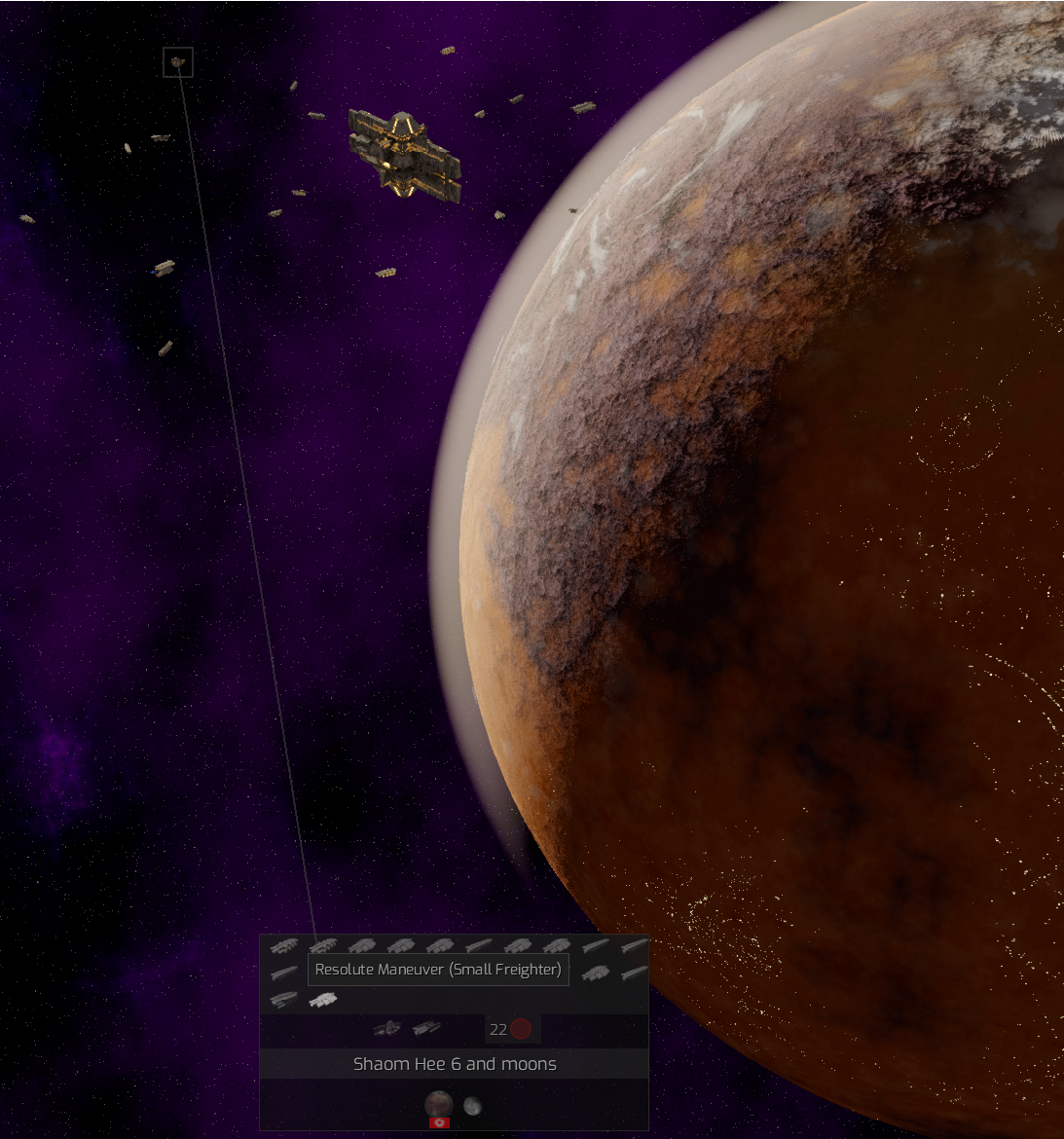Click the red circle beside the 22 count

coord(521,1029)
